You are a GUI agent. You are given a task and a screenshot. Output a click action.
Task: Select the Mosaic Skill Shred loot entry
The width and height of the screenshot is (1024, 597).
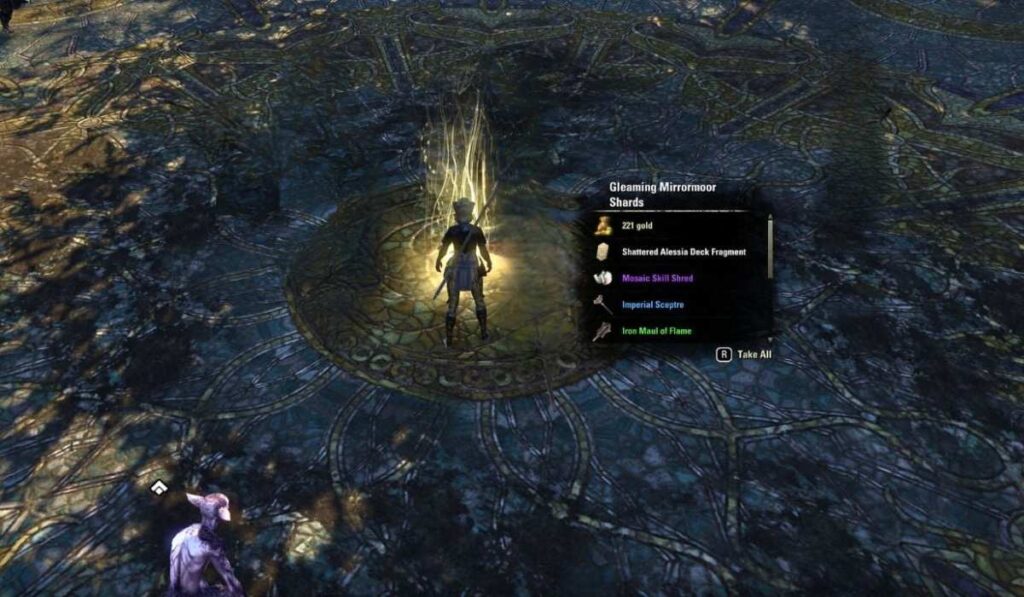(657, 278)
